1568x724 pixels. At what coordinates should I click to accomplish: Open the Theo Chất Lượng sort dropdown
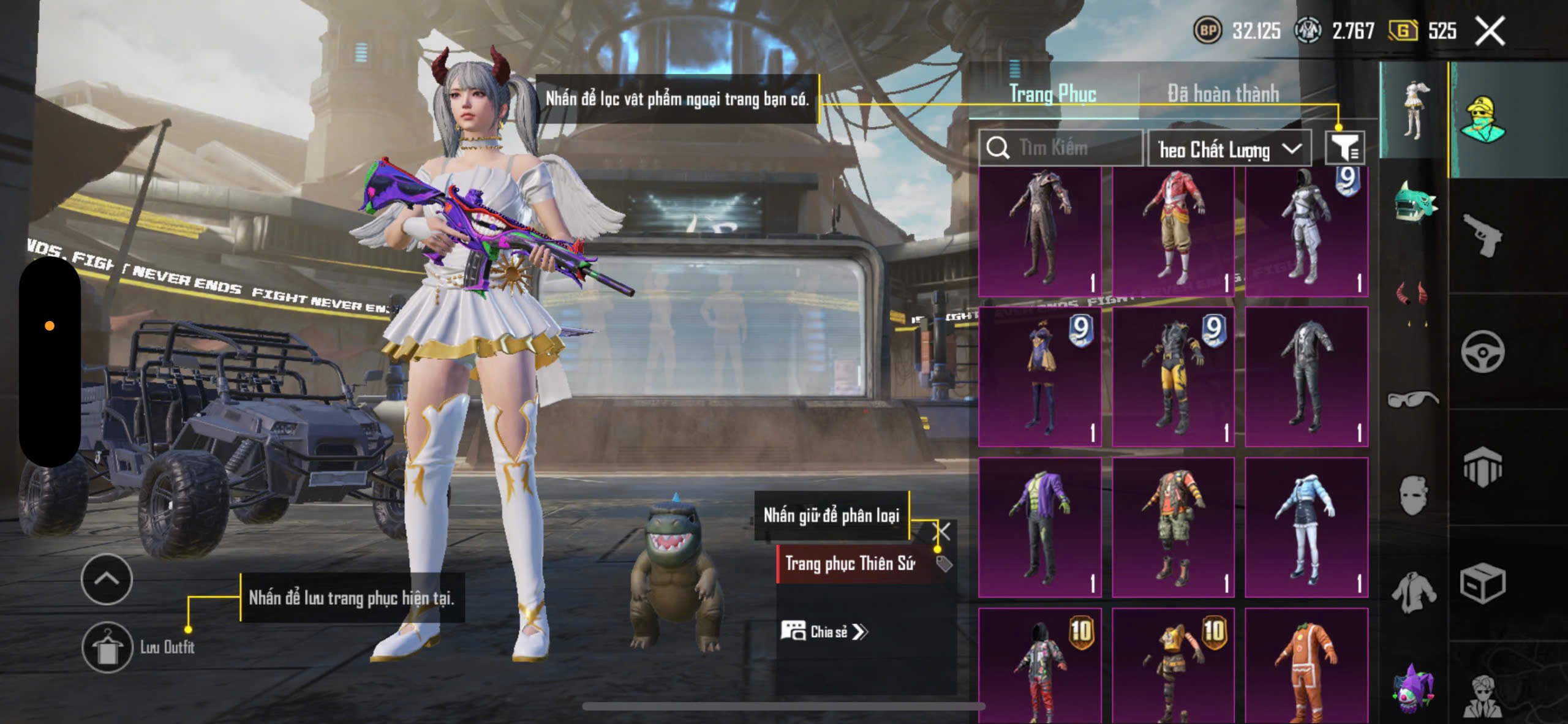tap(1229, 149)
